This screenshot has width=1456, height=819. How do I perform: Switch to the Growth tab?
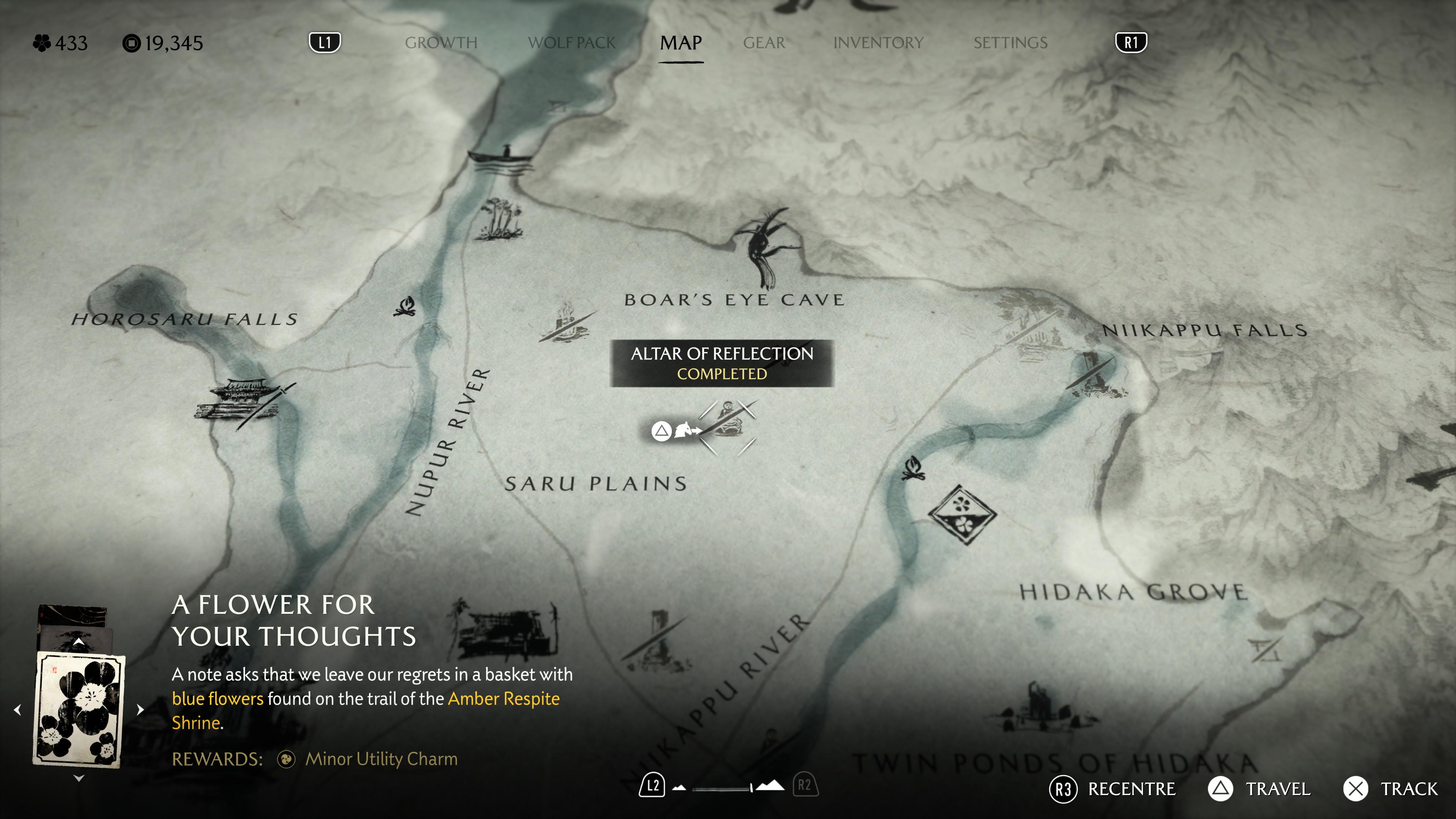tap(441, 43)
